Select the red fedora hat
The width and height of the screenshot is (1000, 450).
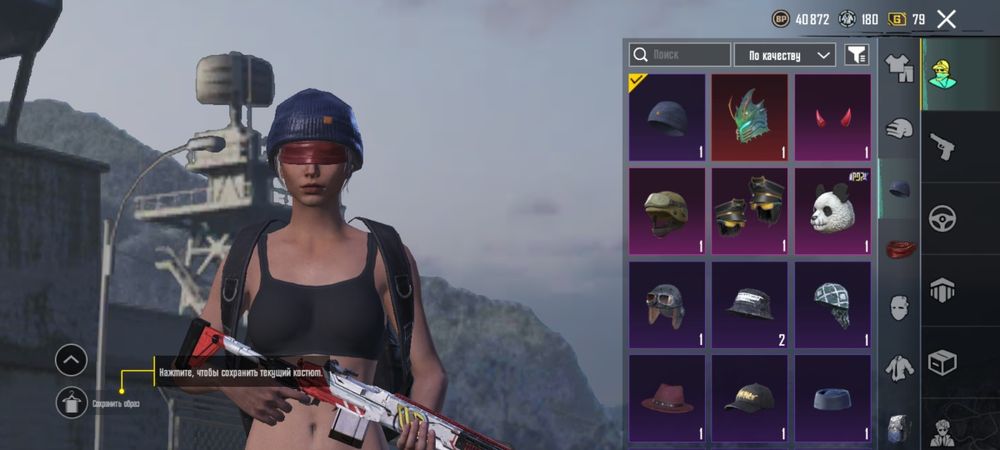(668, 398)
